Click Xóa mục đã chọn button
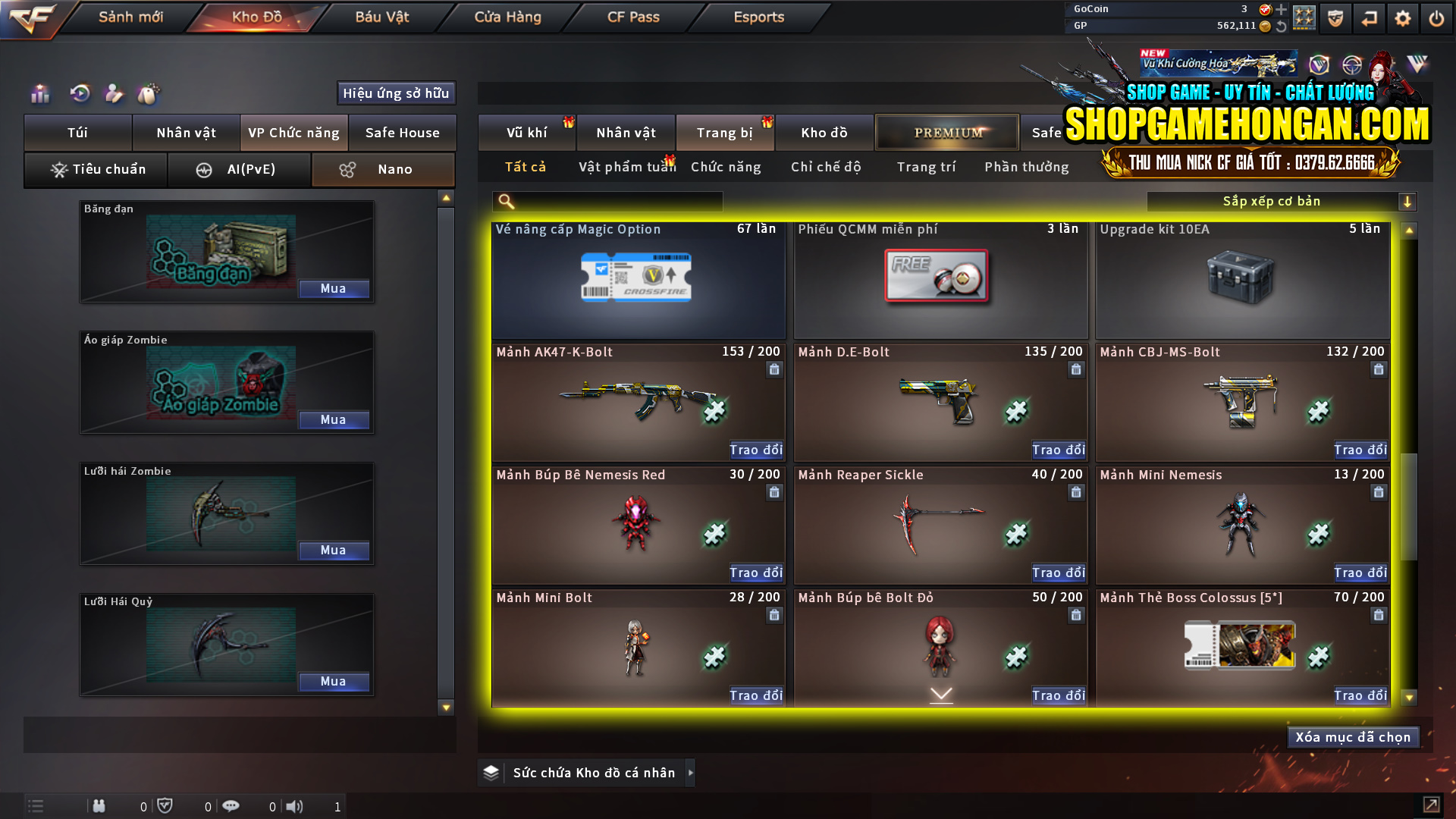This screenshot has height=819, width=1456. click(1352, 736)
